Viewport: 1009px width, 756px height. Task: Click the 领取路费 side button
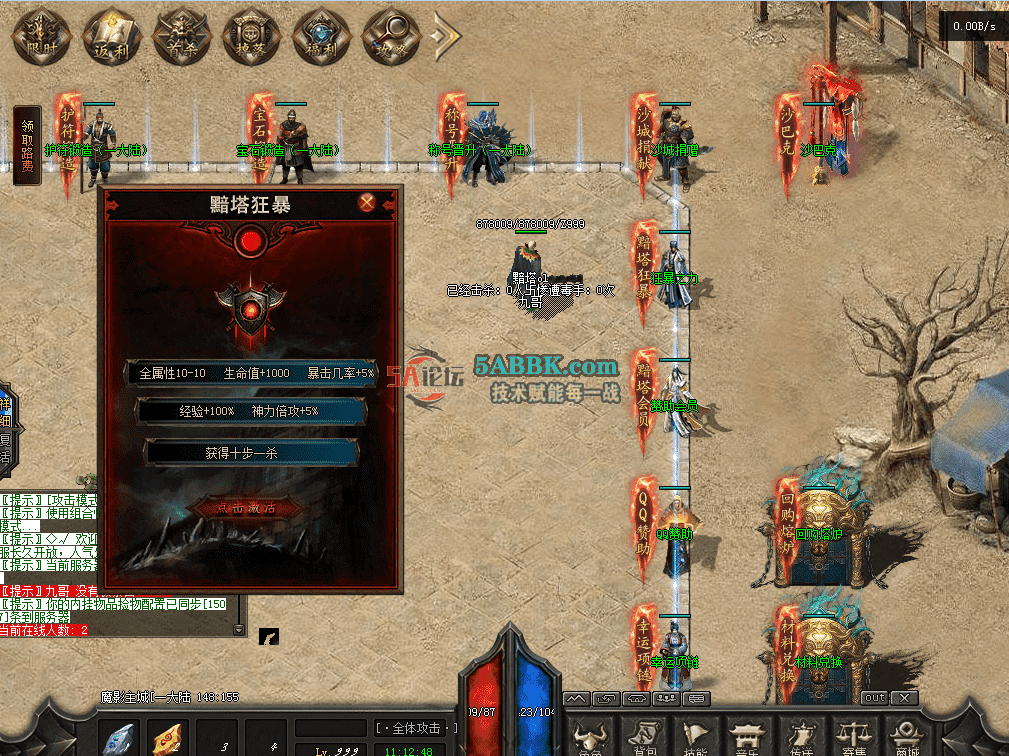[28, 146]
